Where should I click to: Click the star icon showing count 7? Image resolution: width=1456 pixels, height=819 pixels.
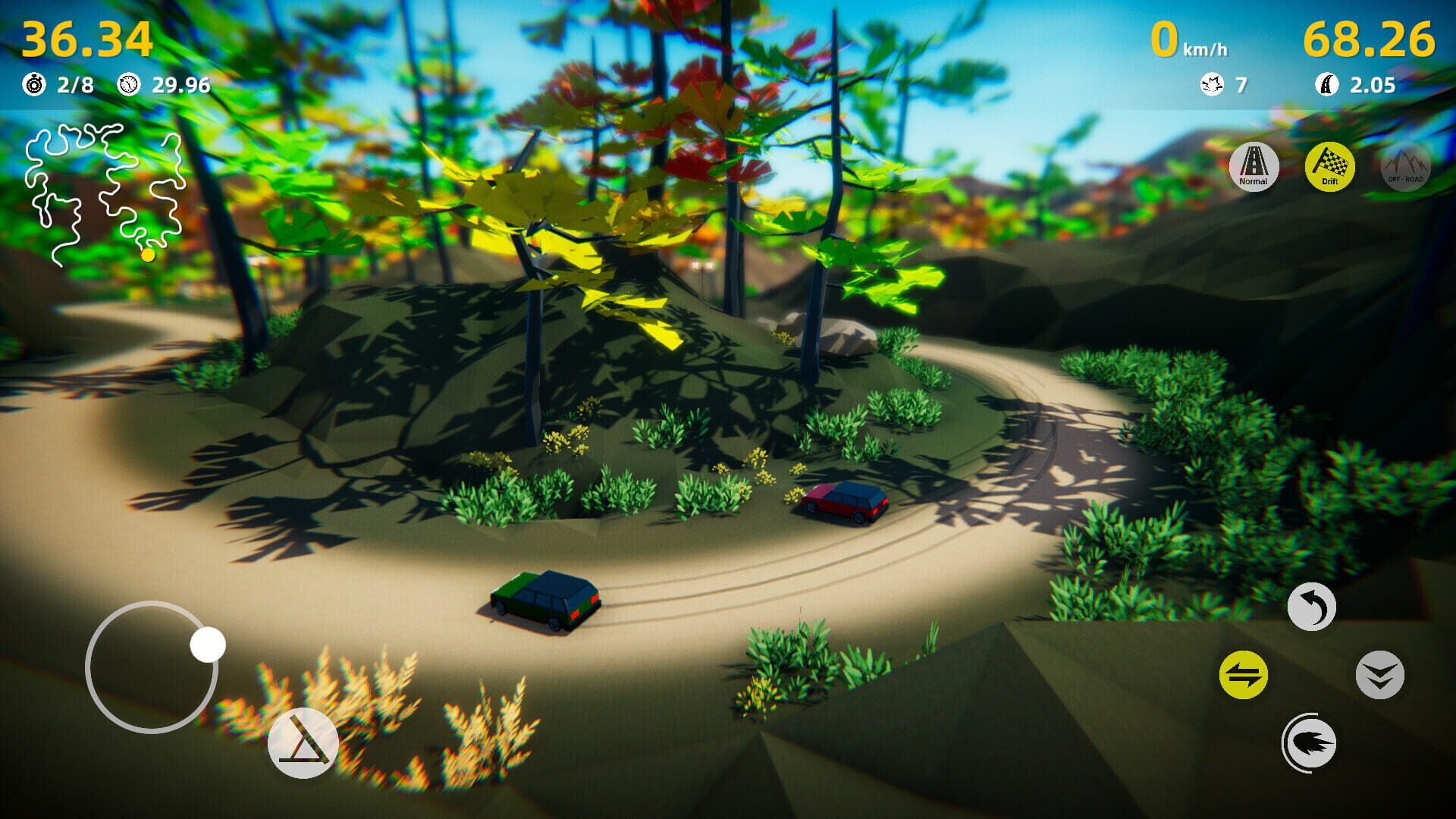point(1213,86)
